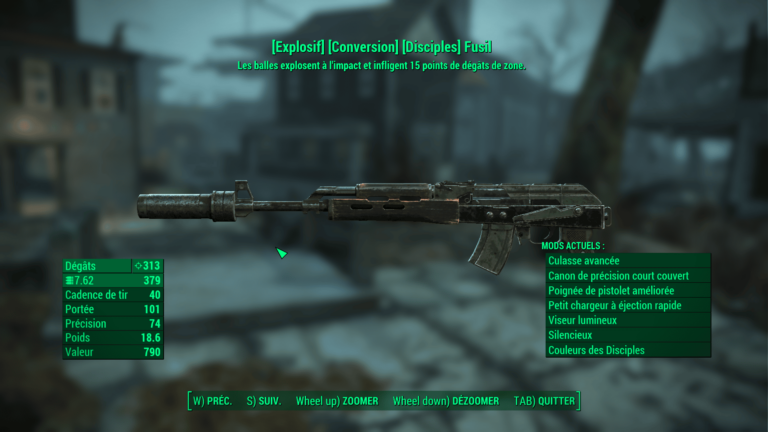
Task: Zoom in using the ZOOMER button
Action: pos(337,401)
